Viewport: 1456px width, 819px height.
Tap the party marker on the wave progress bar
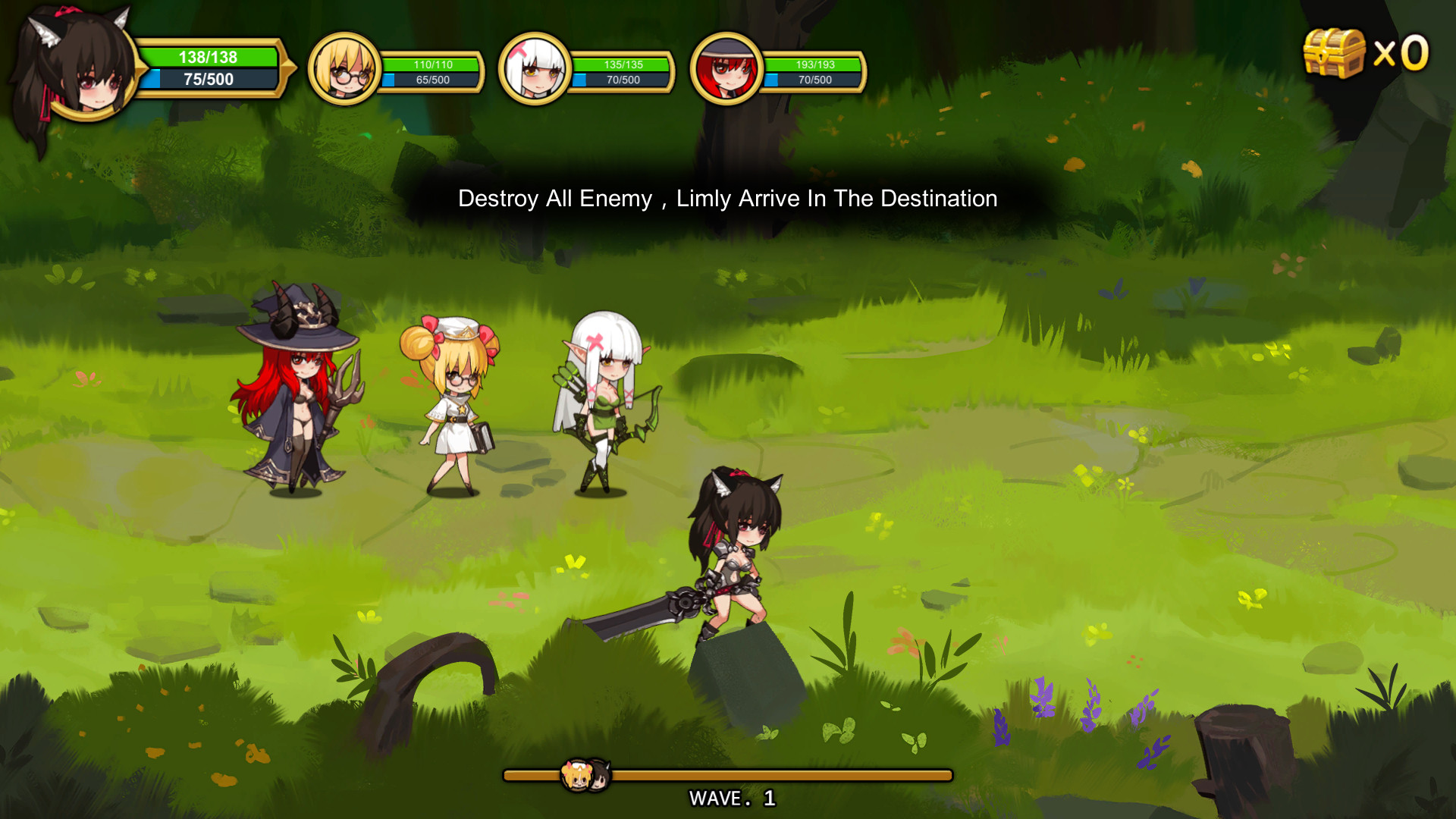pyautogui.click(x=584, y=775)
